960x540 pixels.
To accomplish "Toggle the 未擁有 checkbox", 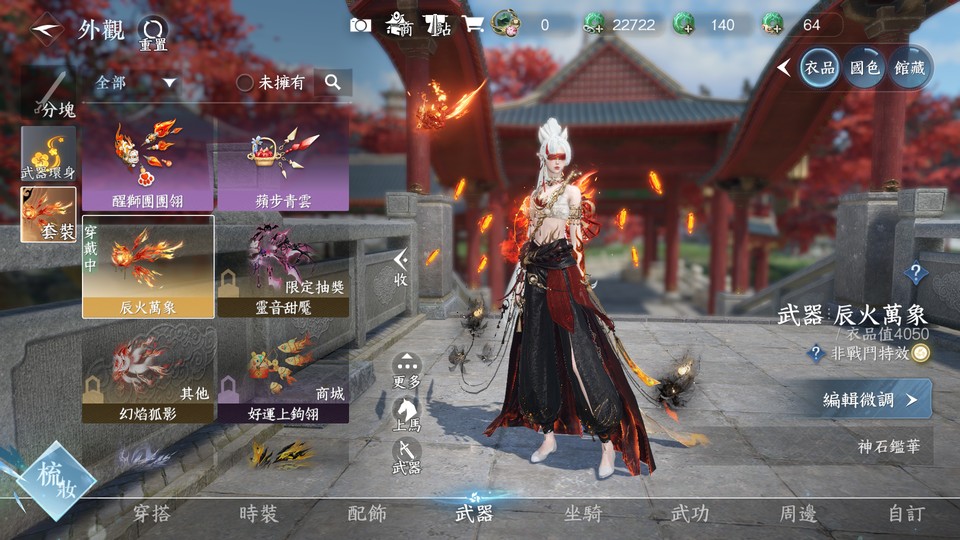I will click(245, 83).
